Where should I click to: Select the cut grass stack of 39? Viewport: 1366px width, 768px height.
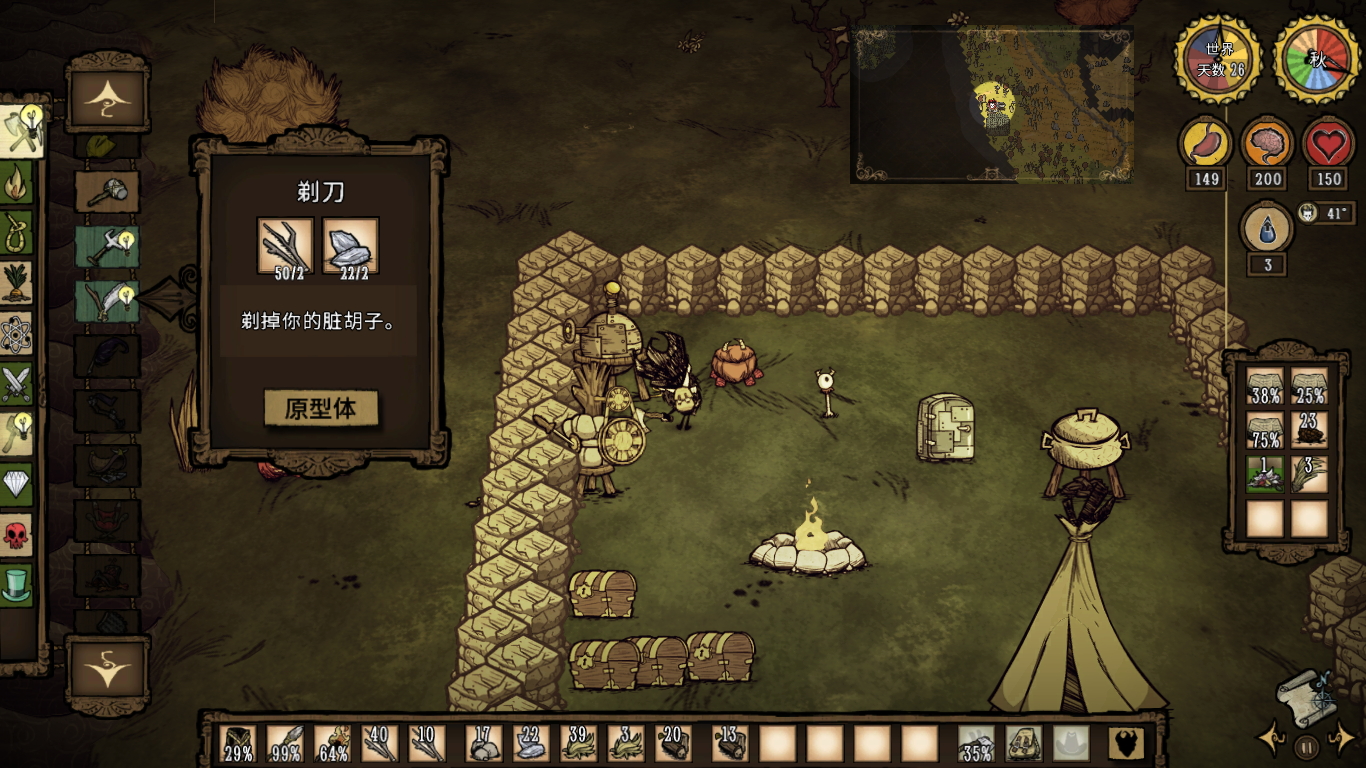coord(578,744)
